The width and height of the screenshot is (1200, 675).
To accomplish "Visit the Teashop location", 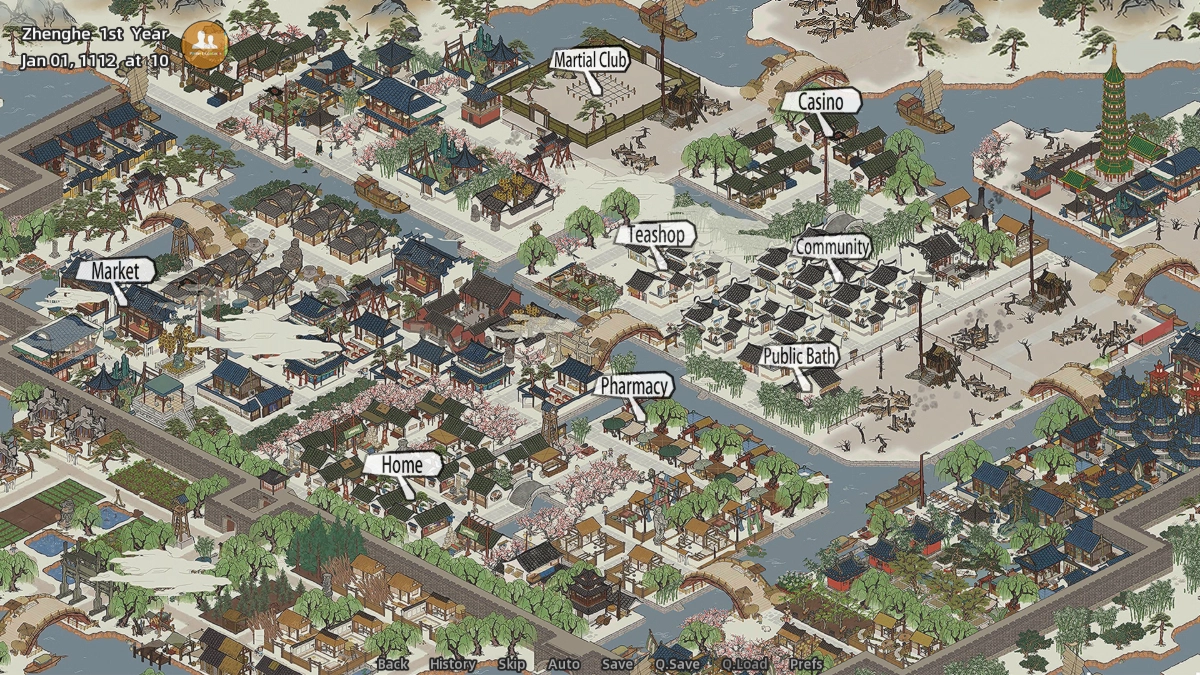I will (656, 235).
